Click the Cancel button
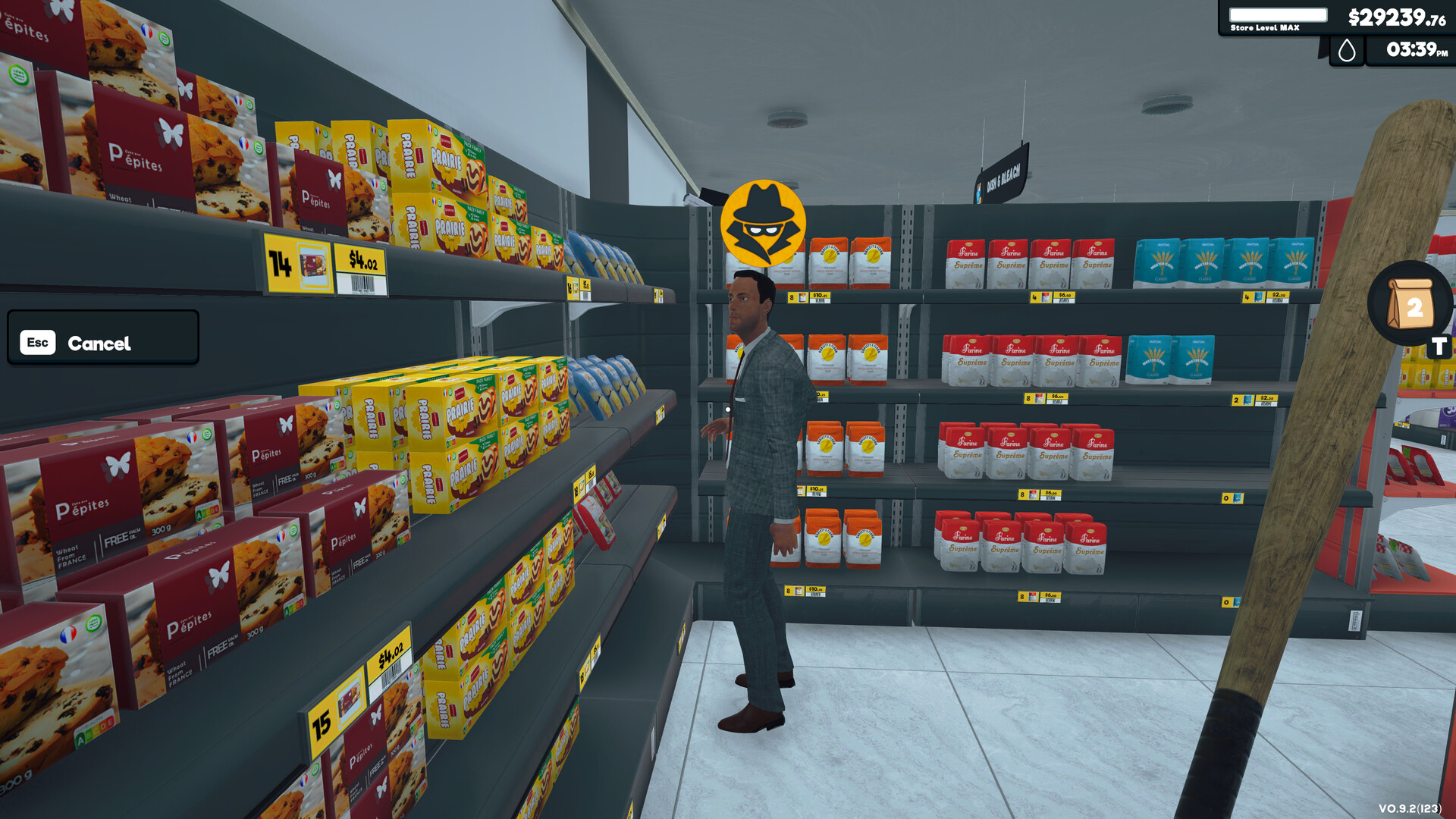 (x=99, y=343)
